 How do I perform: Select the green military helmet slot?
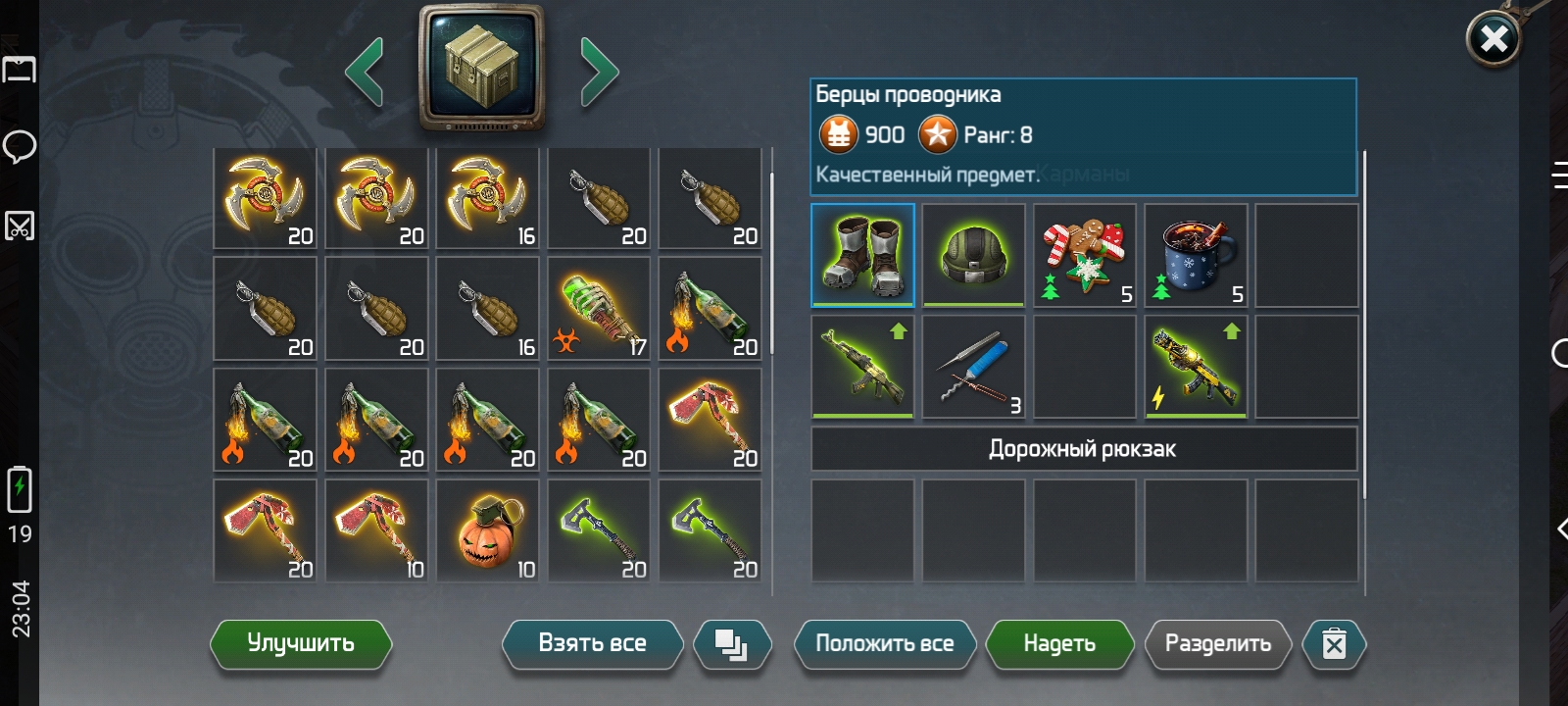pyautogui.click(x=973, y=255)
